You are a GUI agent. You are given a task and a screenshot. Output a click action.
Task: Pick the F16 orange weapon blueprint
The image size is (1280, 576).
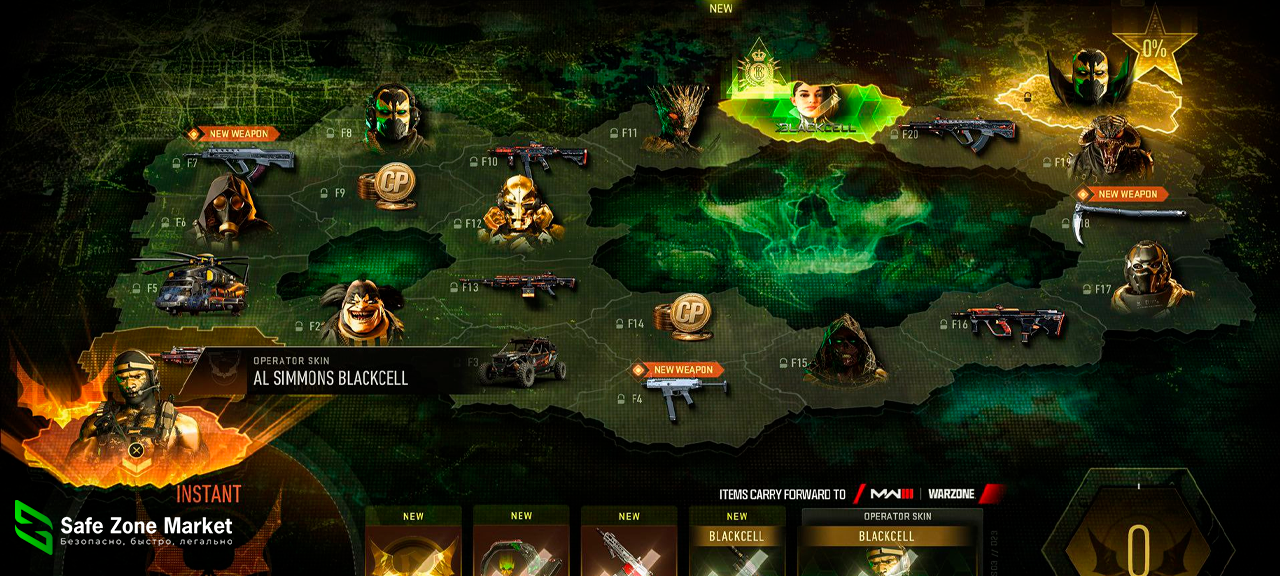[1009, 322]
